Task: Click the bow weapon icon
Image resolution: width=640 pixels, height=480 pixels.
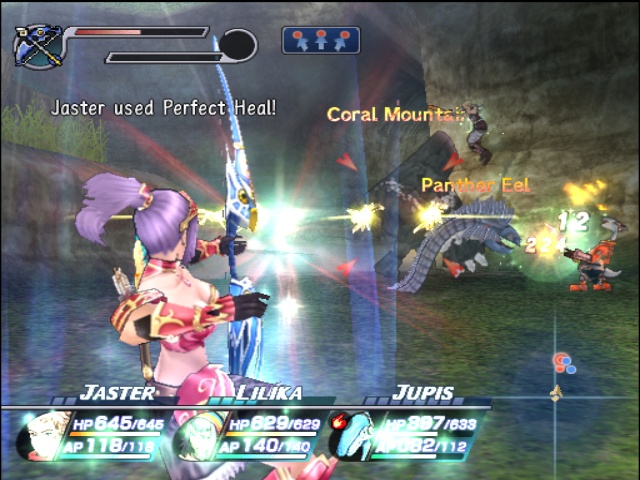Action: pos(38,46)
